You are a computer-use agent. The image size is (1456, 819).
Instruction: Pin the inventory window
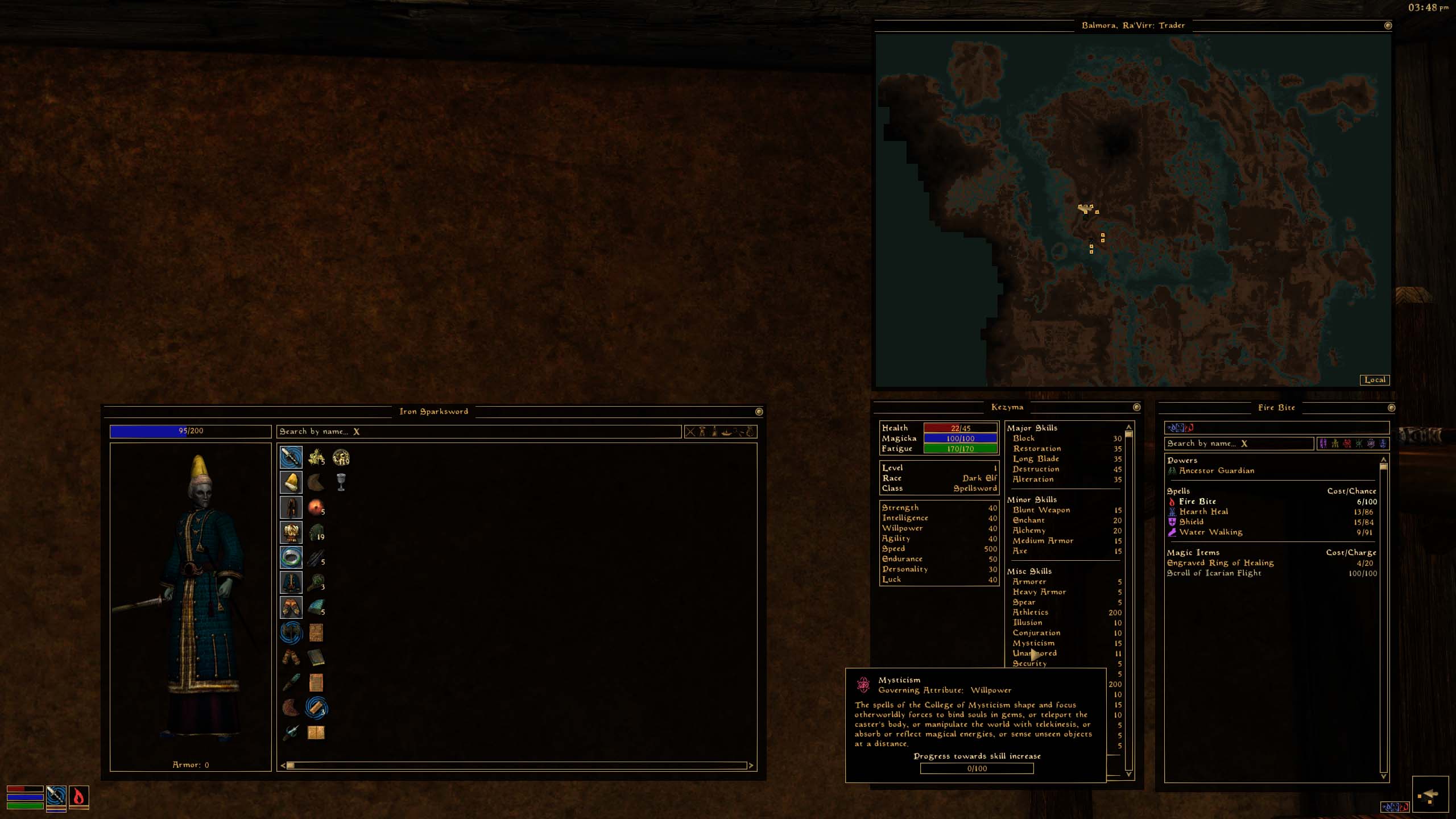point(759,412)
